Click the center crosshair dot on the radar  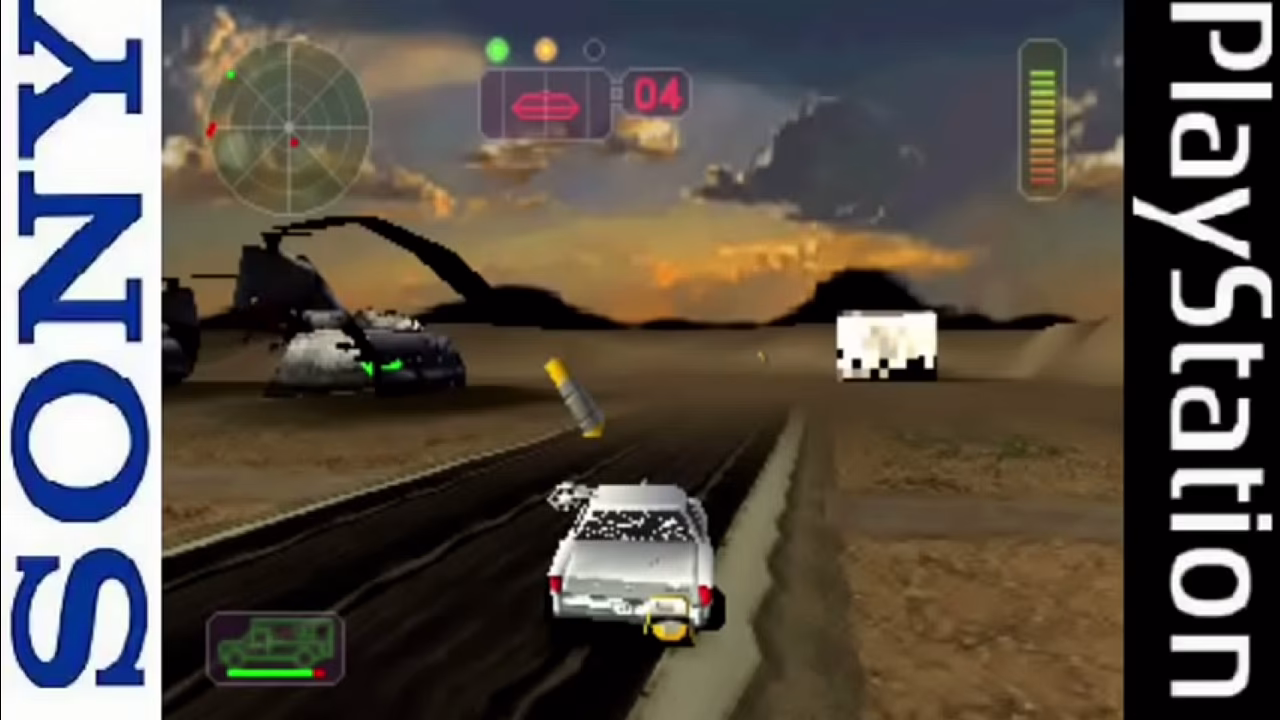pos(288,128)
